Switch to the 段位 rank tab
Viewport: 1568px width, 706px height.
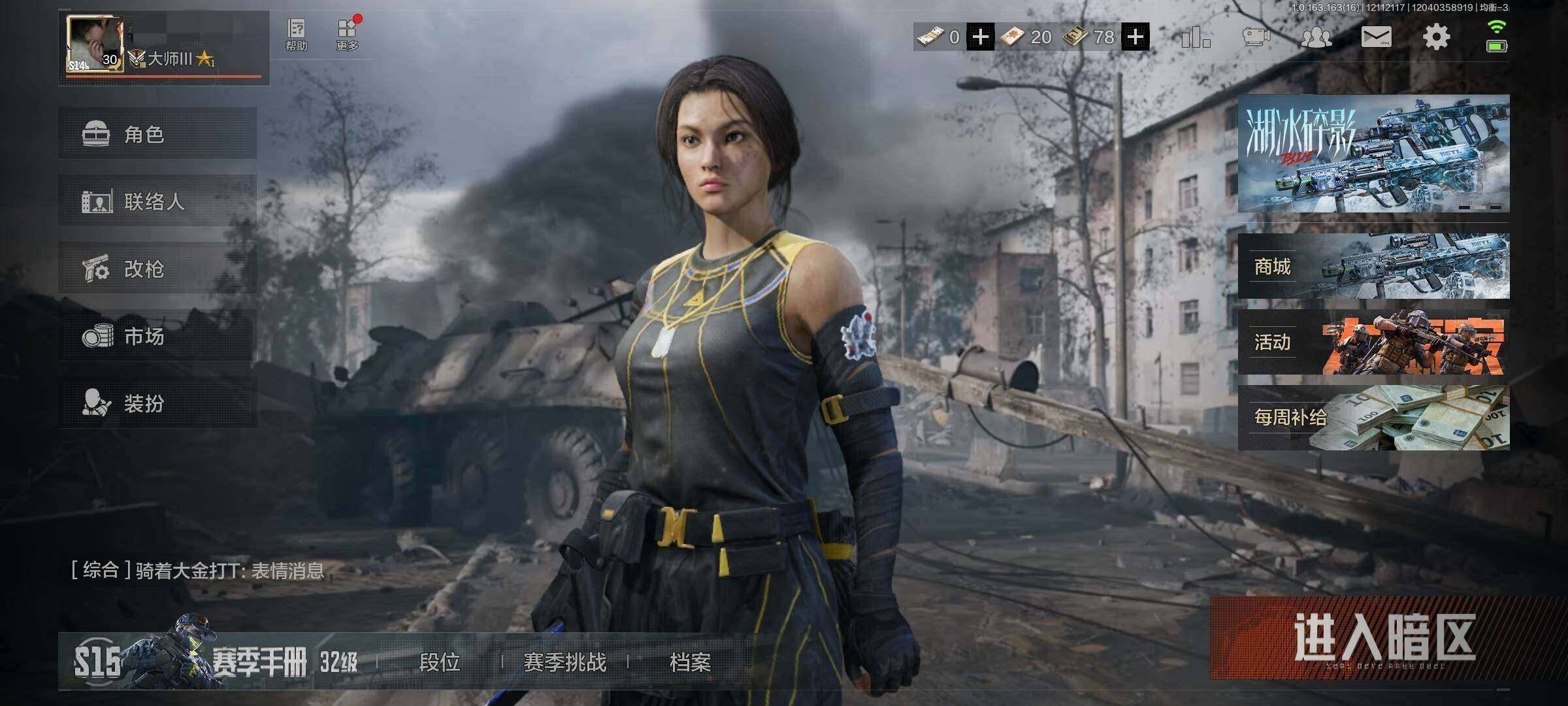click(x=439, y=662)
